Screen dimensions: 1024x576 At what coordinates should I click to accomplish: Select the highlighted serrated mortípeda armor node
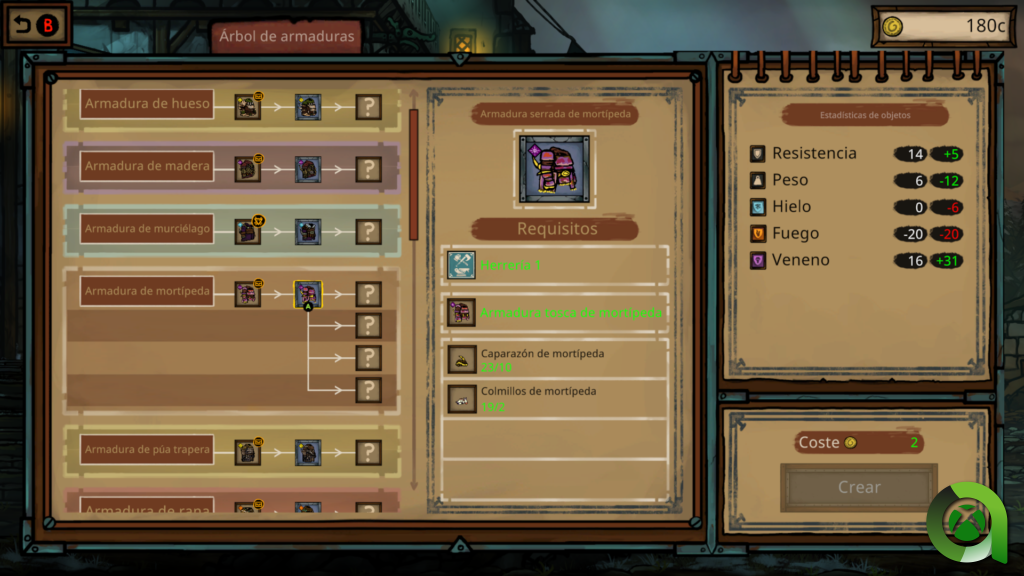[308, 294]
